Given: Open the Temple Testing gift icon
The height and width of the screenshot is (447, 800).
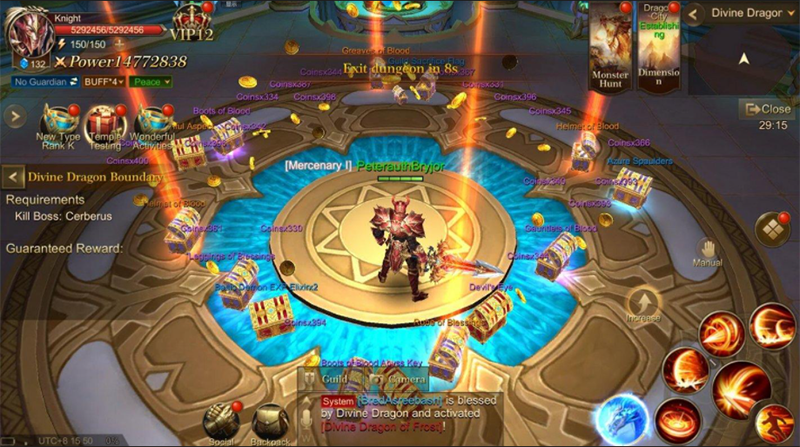Looking at the screenshot, I should pos(105,124).
